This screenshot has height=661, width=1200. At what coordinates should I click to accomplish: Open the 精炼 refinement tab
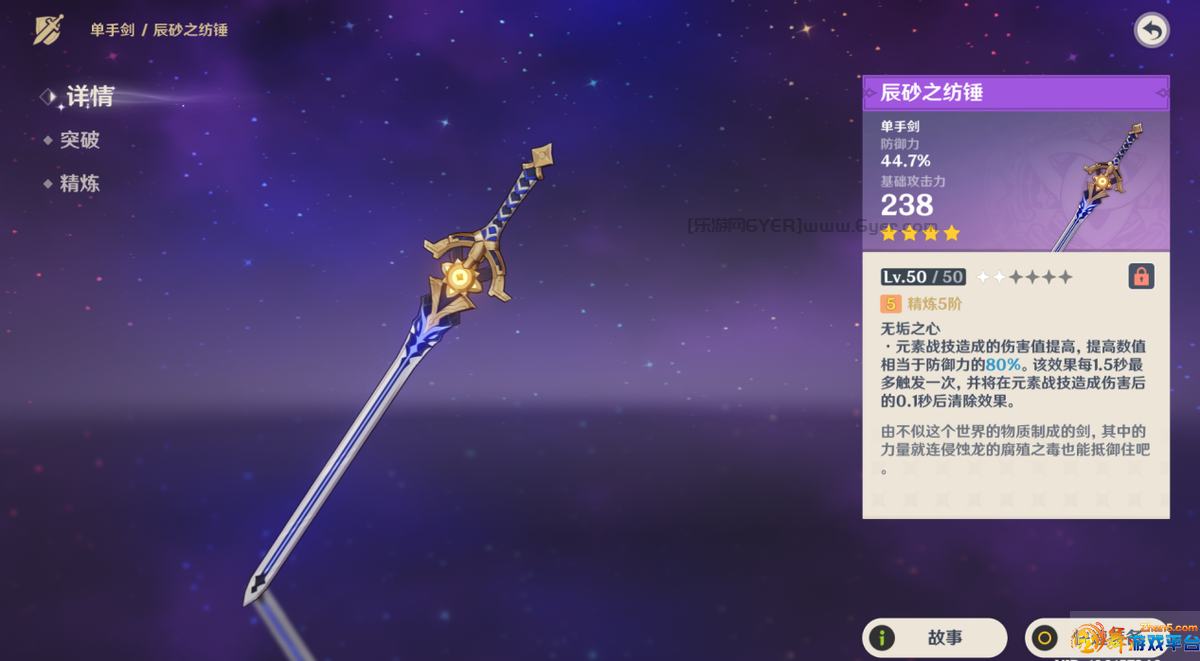(x=79, y=184)
